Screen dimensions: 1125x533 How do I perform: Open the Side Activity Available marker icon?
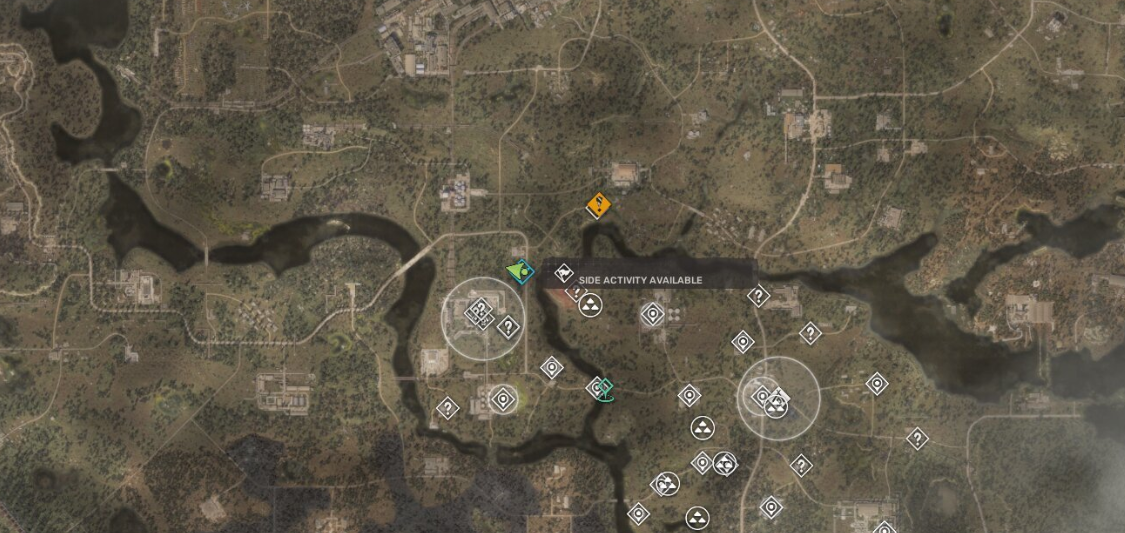click(564, 273)
